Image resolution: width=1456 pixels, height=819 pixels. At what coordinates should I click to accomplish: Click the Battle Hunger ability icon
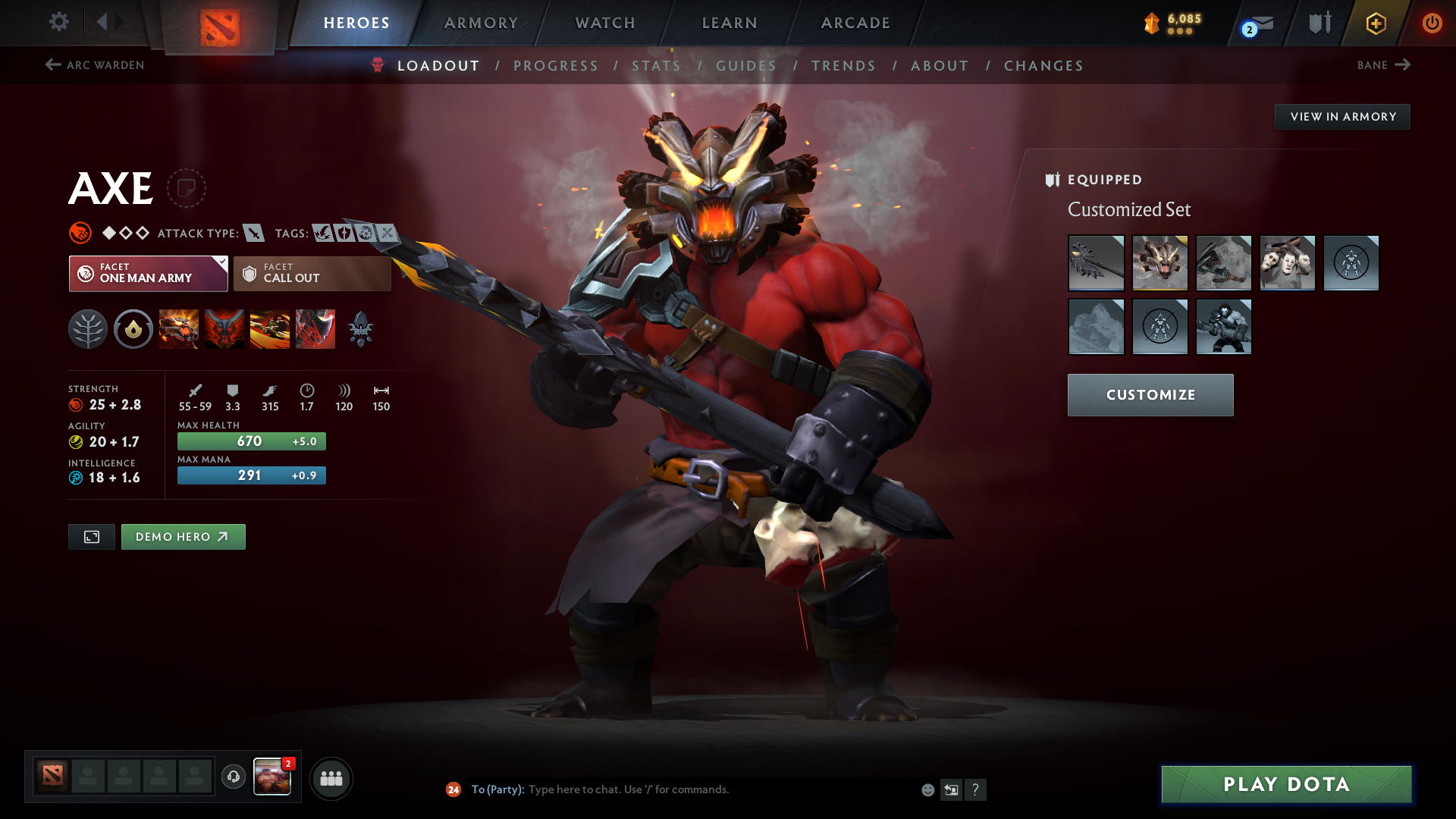coord(224,328)
